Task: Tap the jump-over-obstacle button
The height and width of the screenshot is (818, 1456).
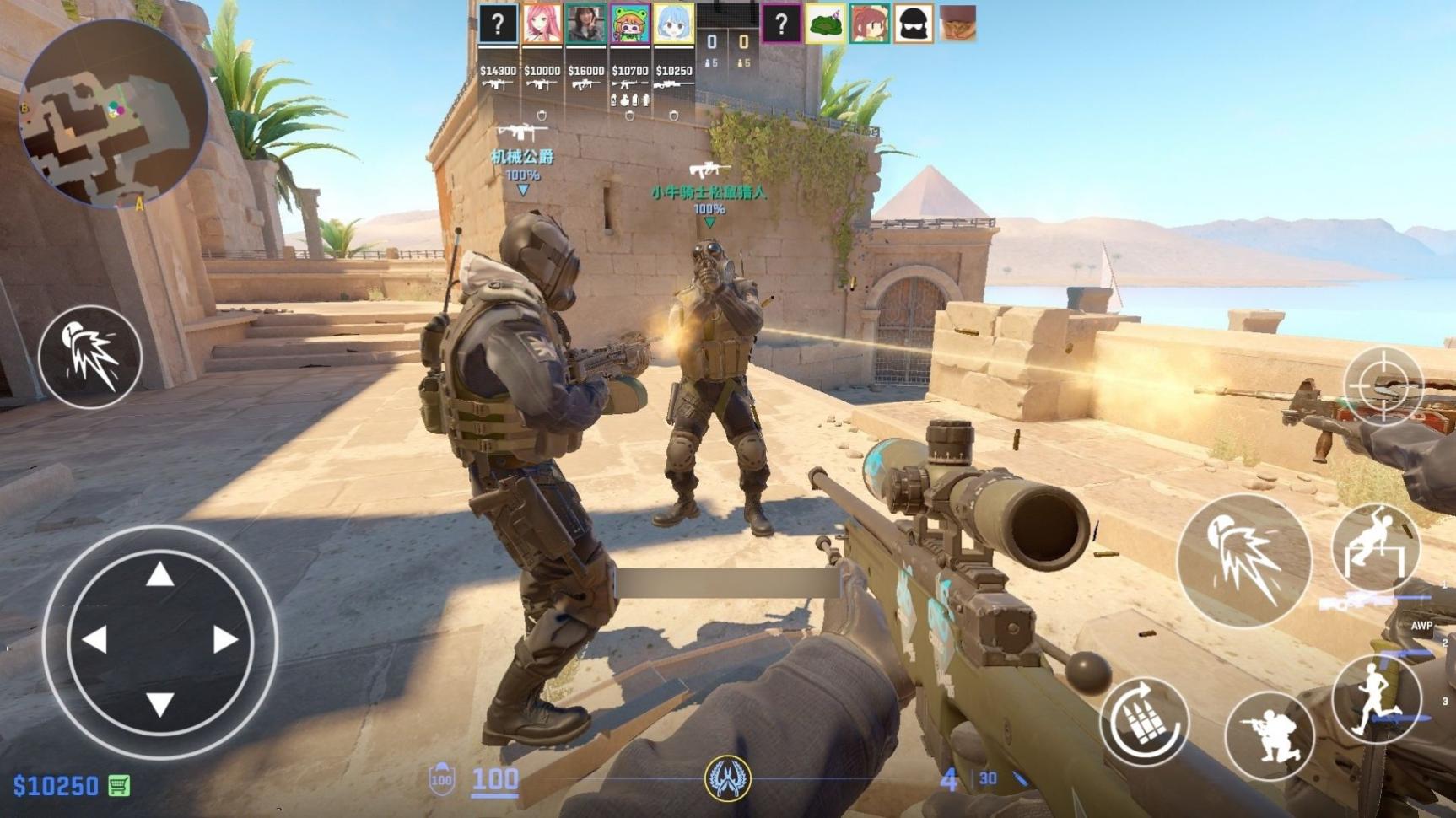Action: click(x=1375, y=546)
